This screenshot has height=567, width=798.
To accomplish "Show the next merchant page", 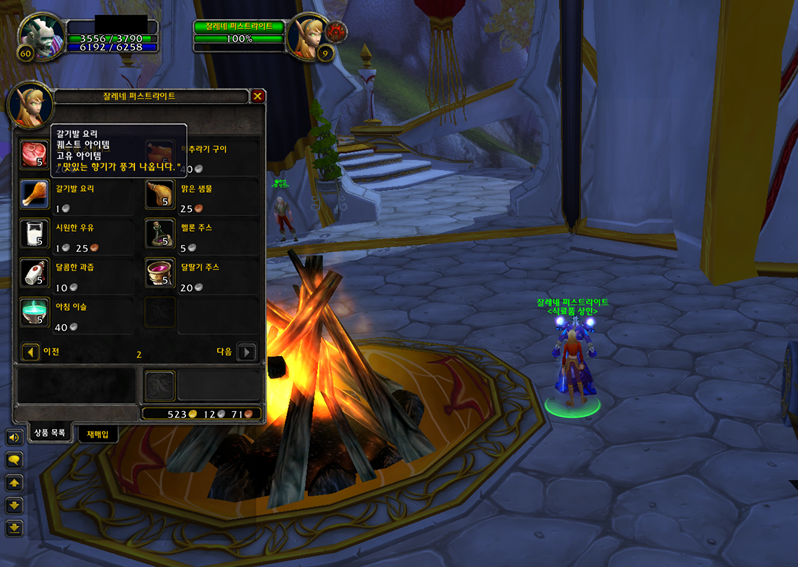I will [x=246, y=352].
